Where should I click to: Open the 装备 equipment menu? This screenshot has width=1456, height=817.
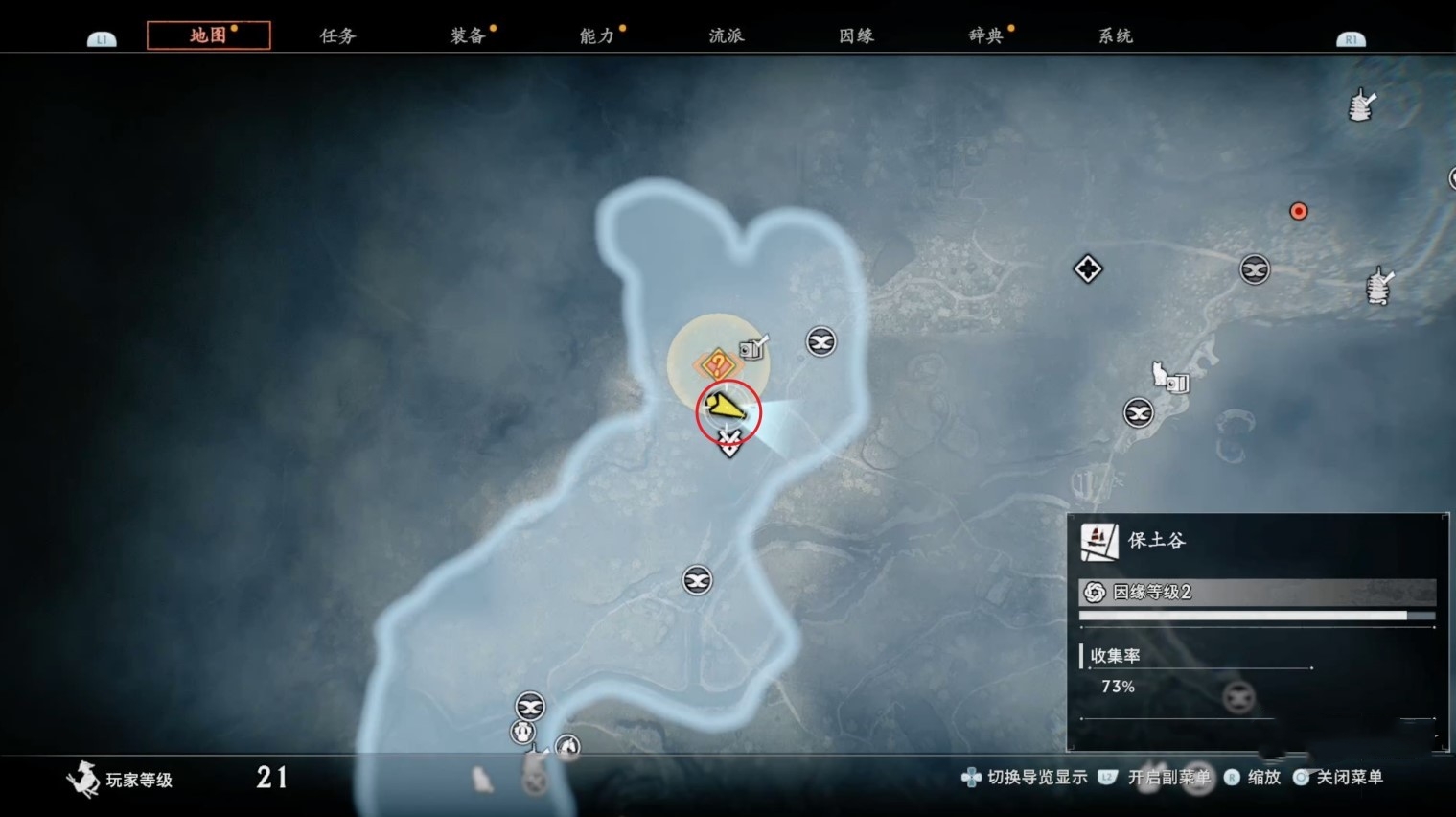pos(467,35)
